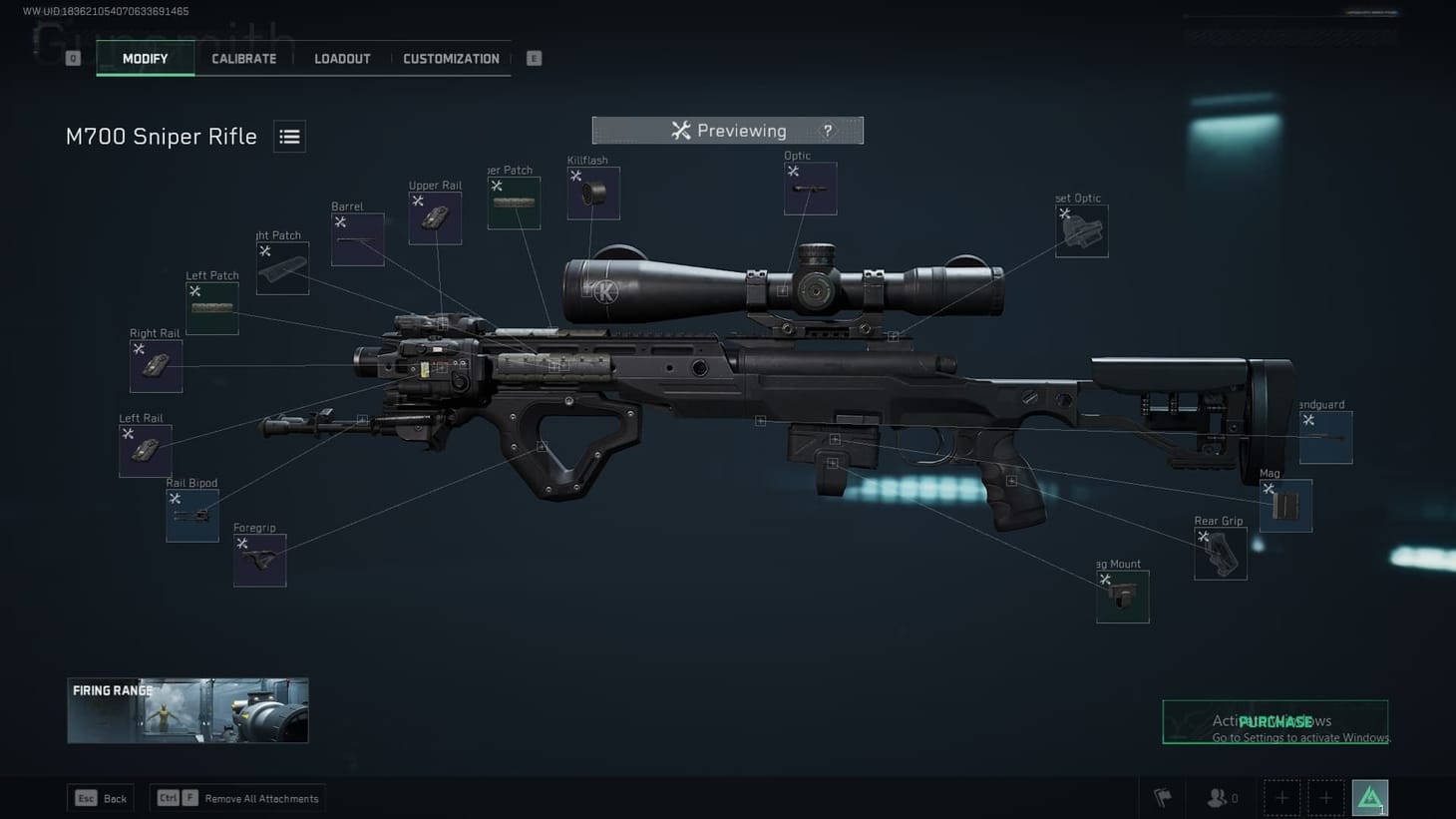Screen dimensions: 1456x819
Task: Expand the Previewing help popup
Action: click(827, 130)
